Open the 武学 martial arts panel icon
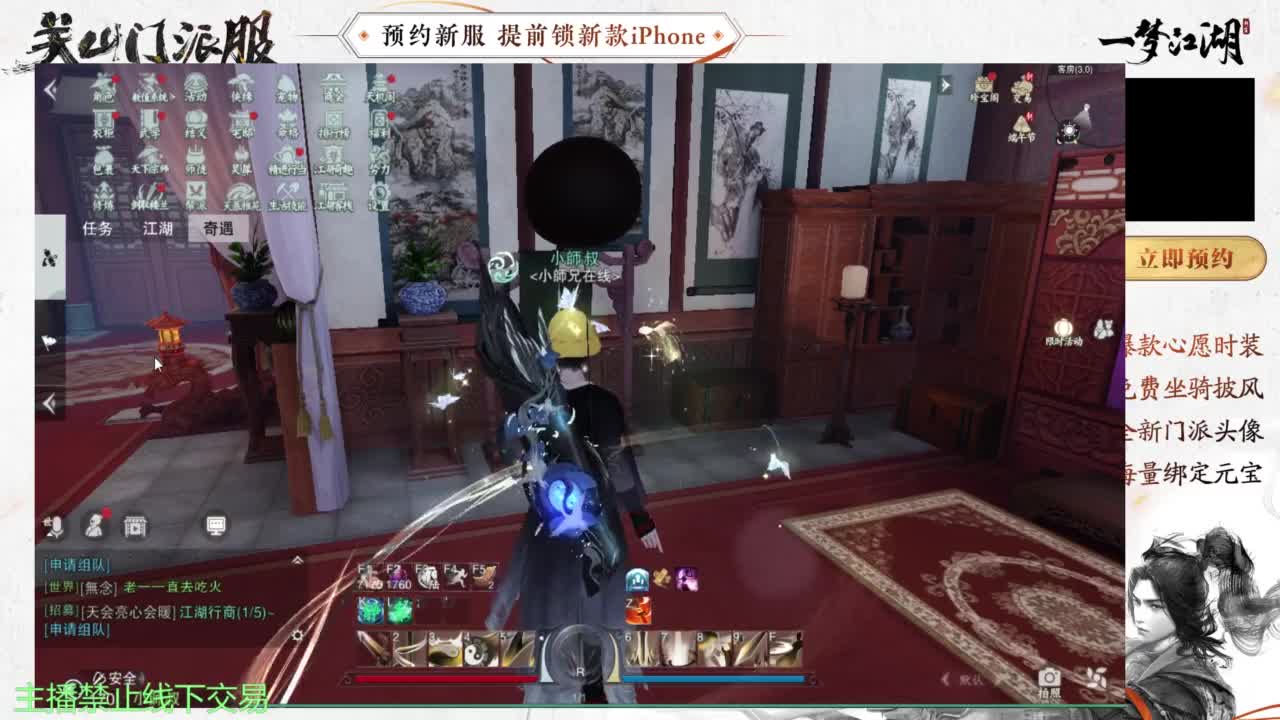1280x720 pixels. coord(150,122)
